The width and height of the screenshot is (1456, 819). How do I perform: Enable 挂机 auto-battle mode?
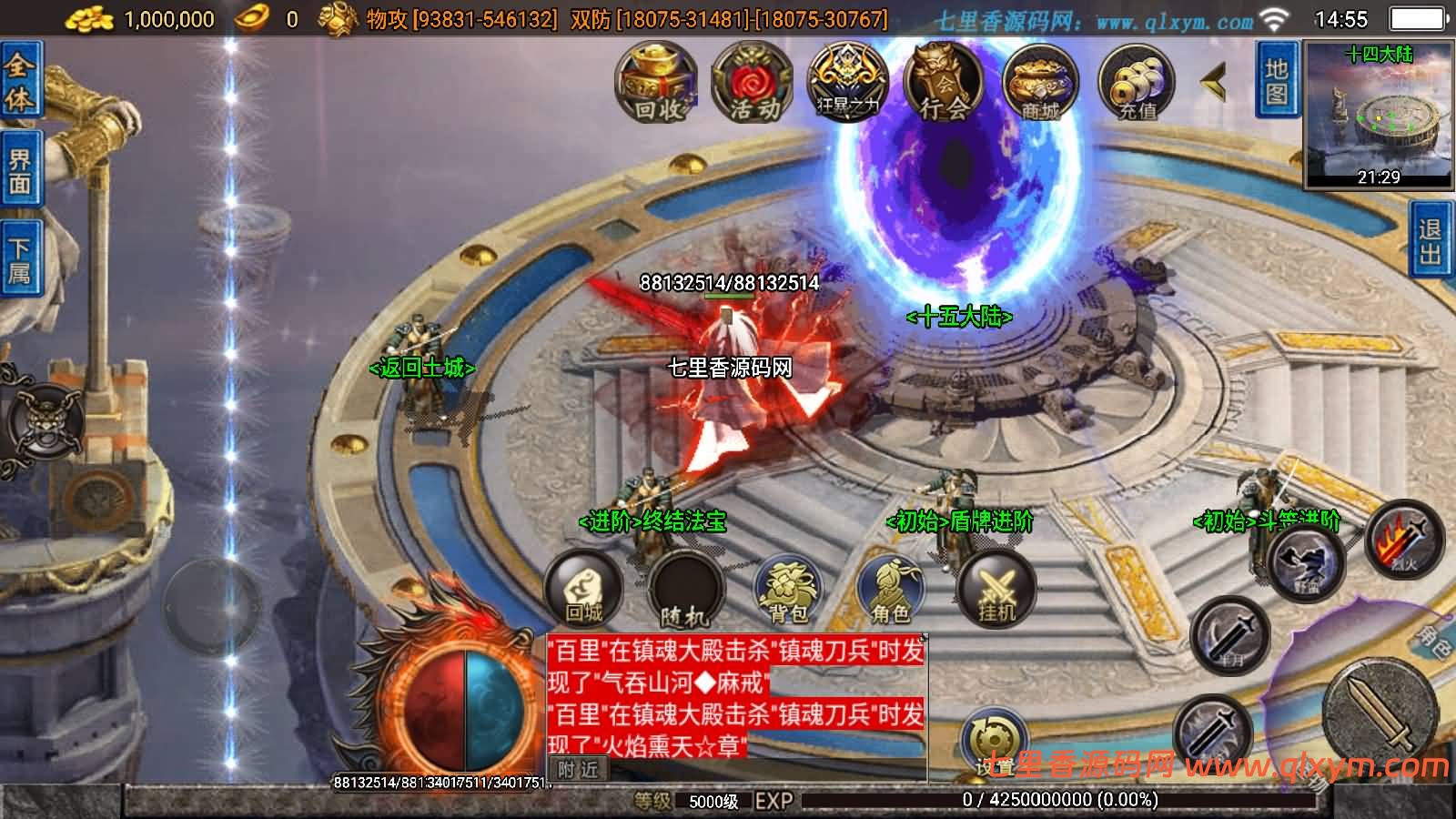[x=998, y=587]
